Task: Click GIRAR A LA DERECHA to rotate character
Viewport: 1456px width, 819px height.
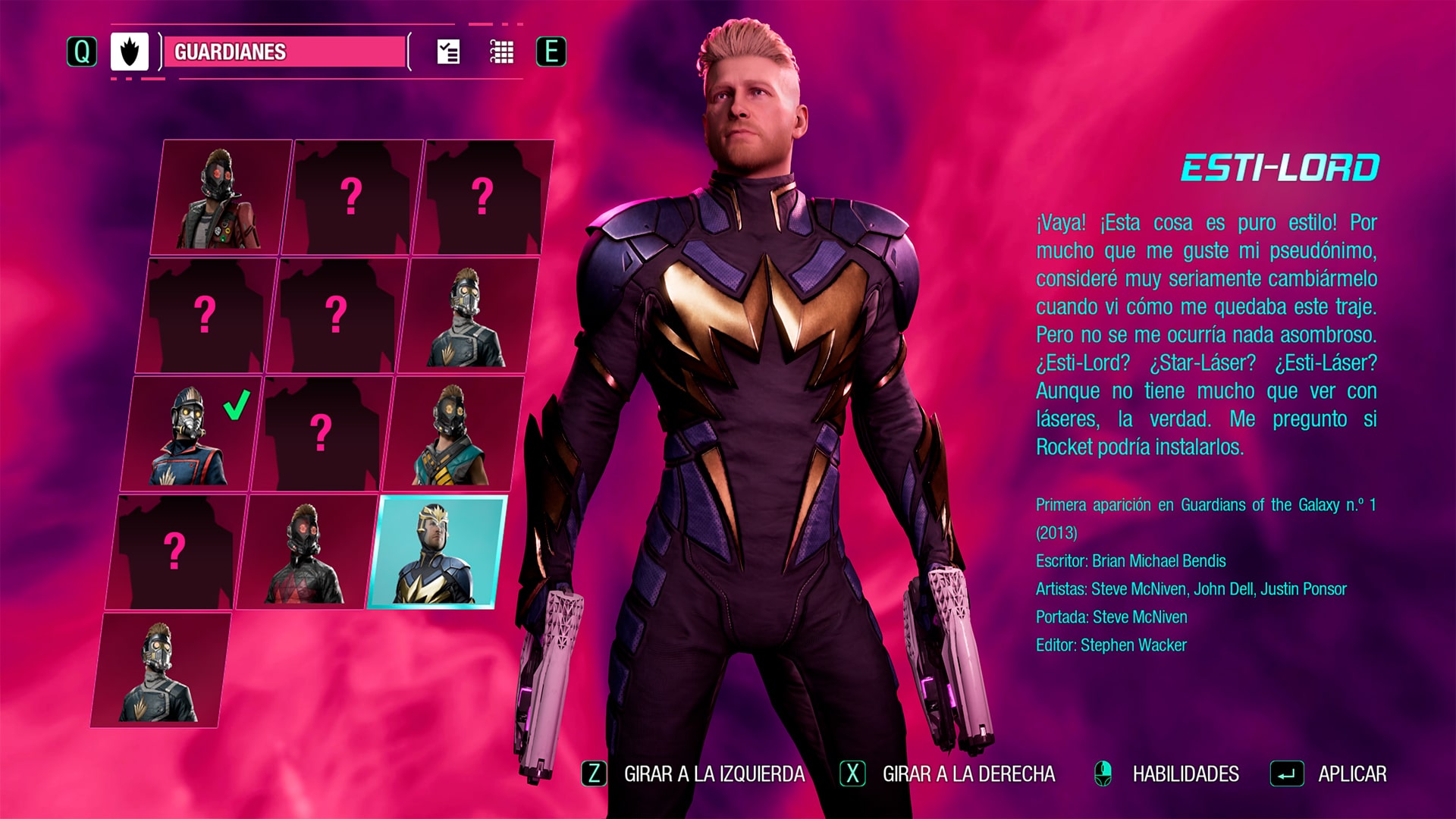Action: coord(968,775)
